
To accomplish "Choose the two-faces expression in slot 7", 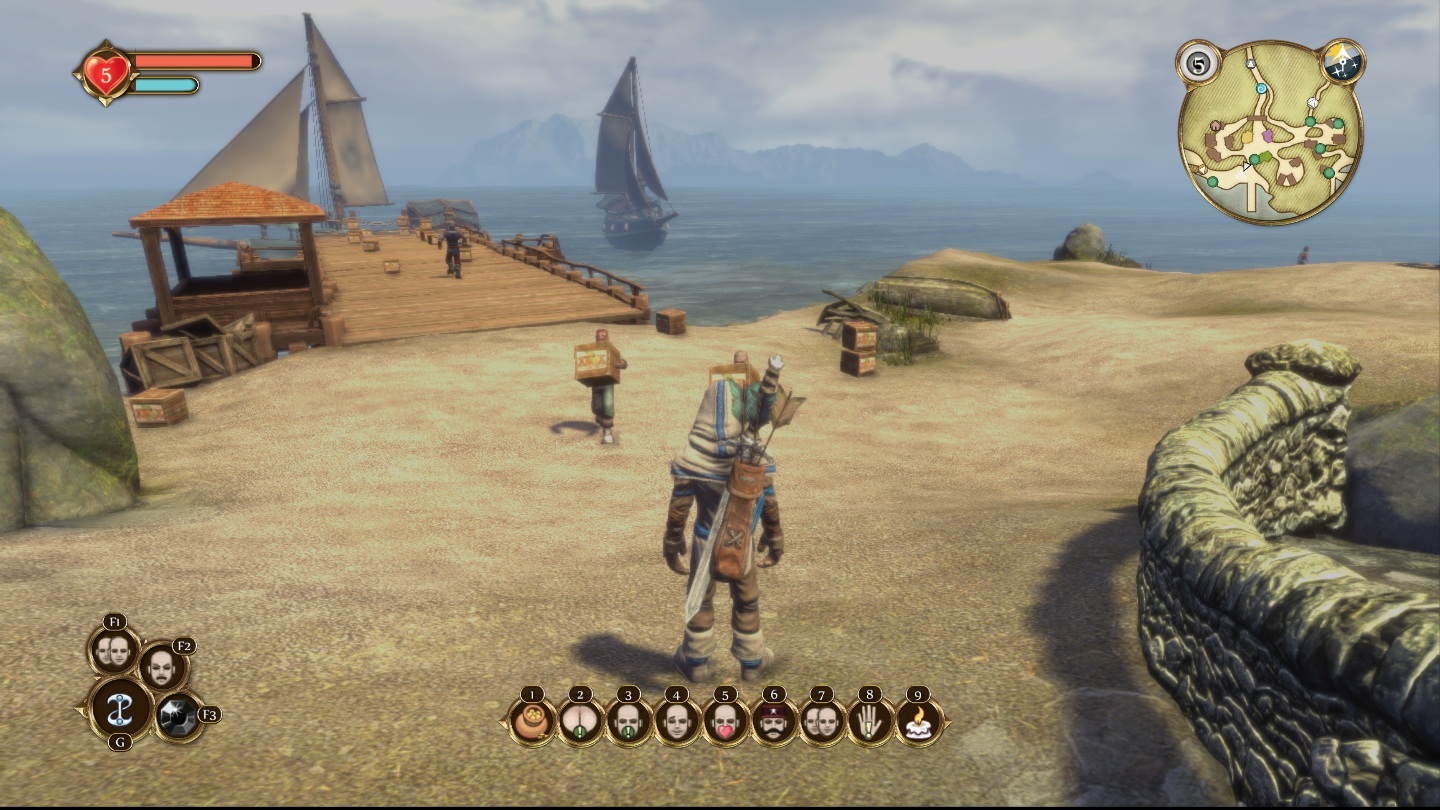I will click(x=822, y=721).
